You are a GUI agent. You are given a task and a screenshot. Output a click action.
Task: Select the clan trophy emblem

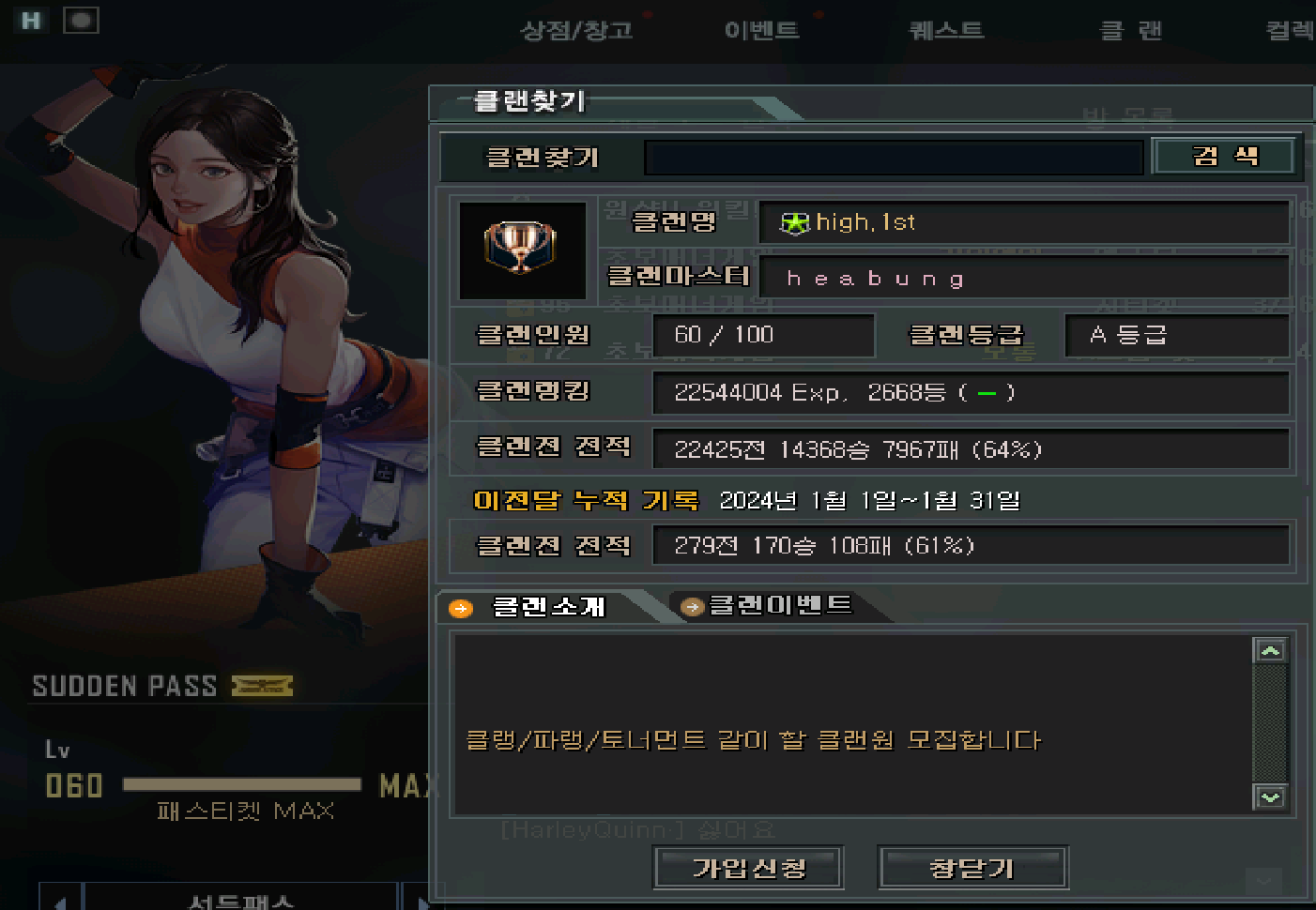(x=521, y=250)
